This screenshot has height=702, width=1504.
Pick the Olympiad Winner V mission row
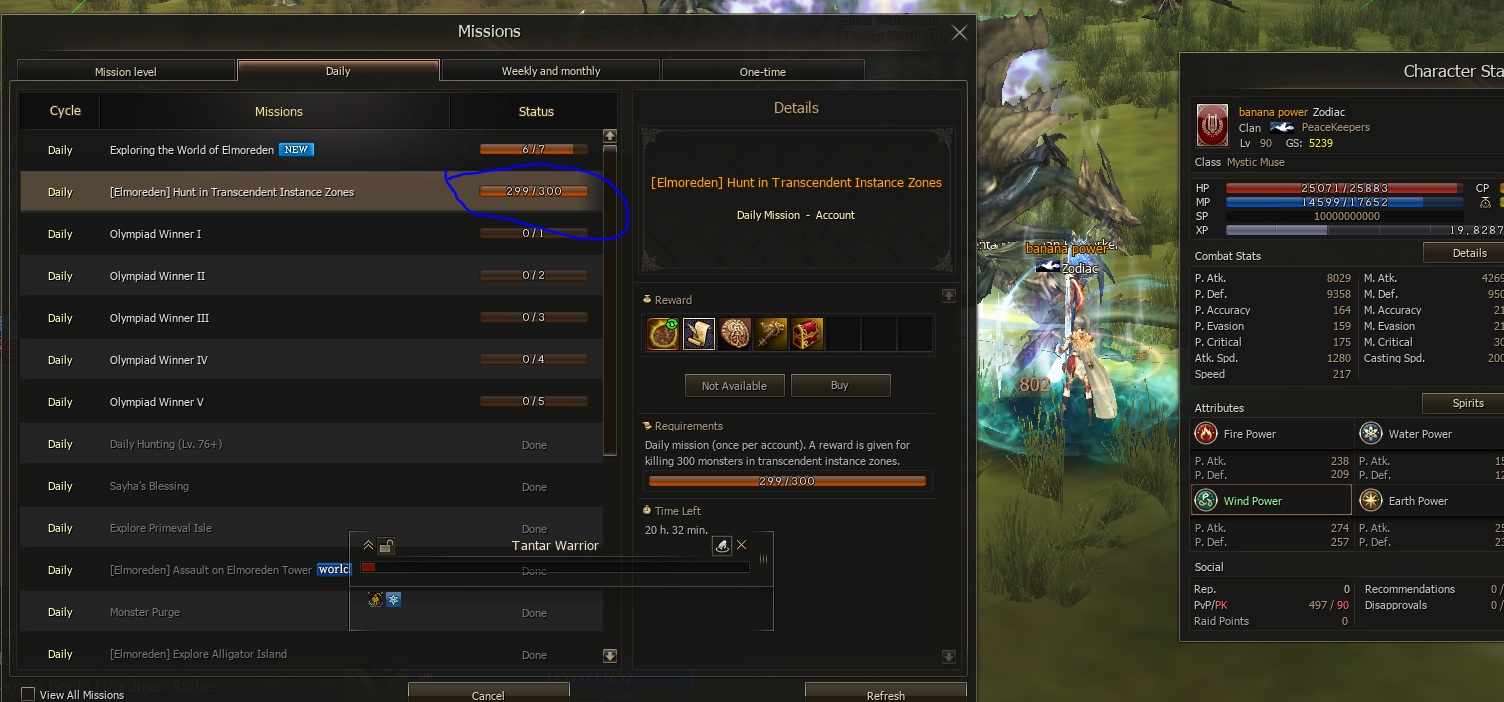point(157,402)
